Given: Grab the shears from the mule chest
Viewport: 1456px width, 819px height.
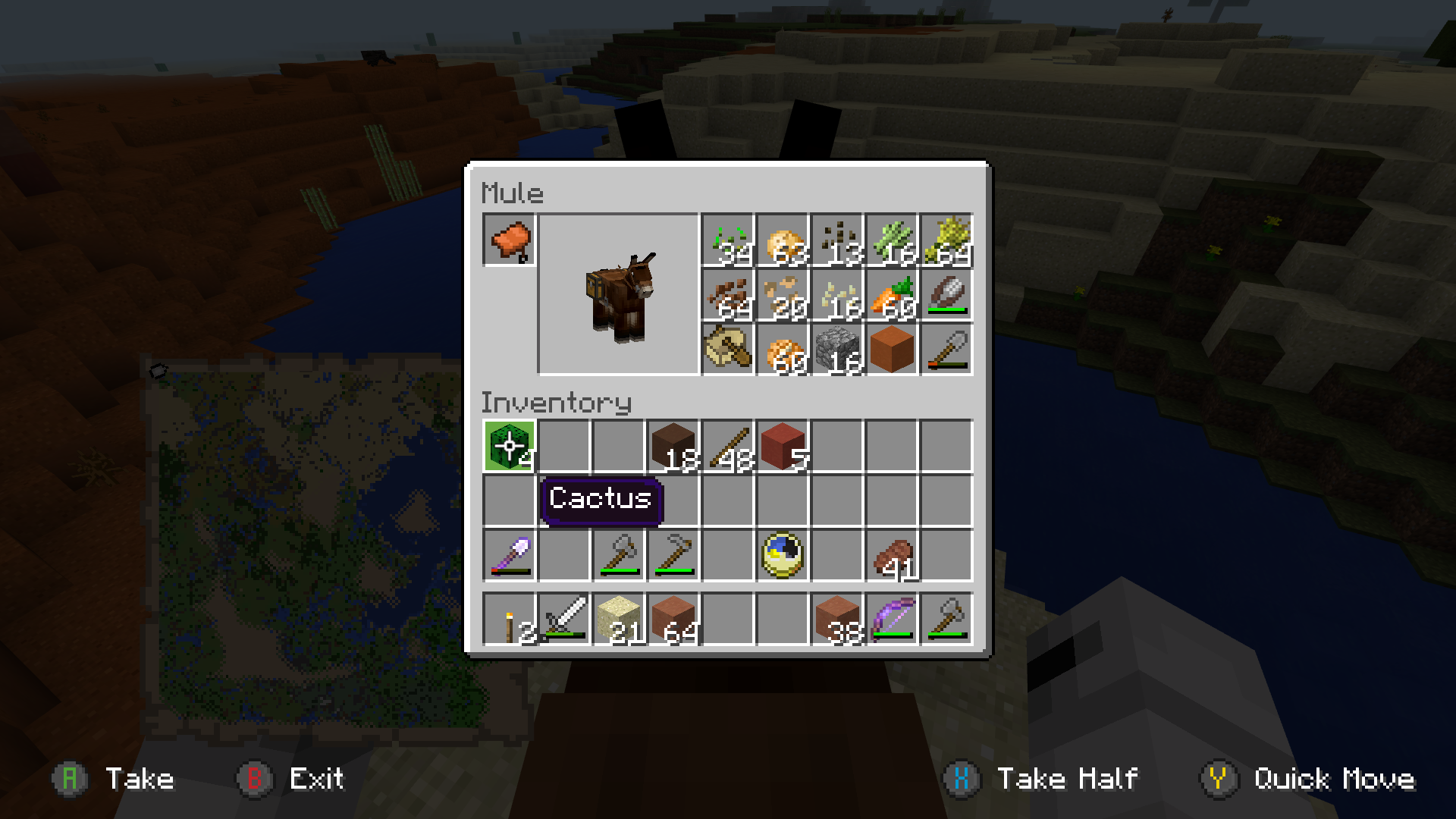Looking at the screenshot, I should (x=946, y=296).
